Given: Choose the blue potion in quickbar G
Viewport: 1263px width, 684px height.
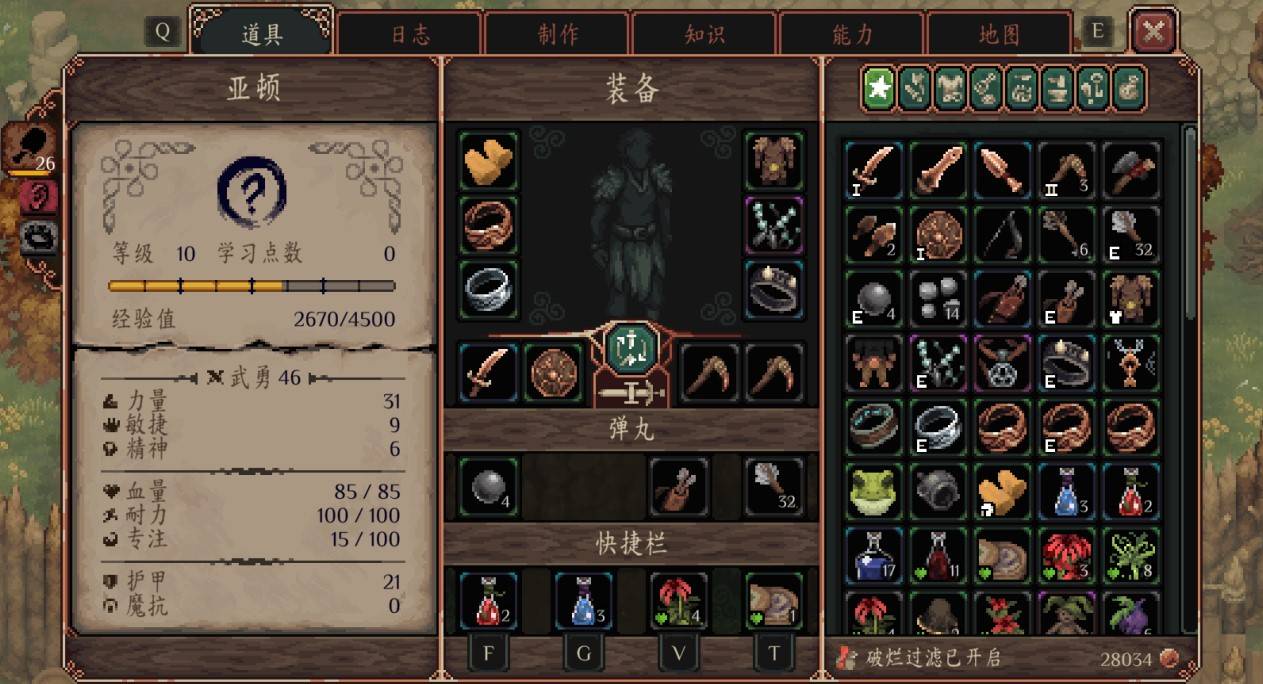Looking at the screenshot, I should click(584, 600).
